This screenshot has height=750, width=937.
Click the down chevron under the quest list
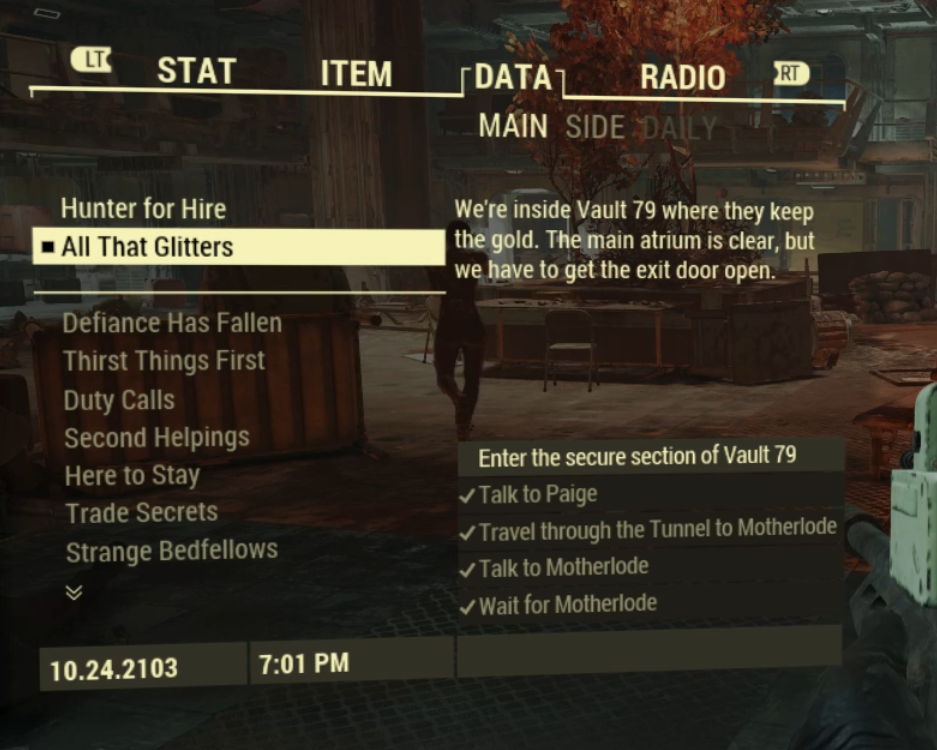click(x=73, y=592)
